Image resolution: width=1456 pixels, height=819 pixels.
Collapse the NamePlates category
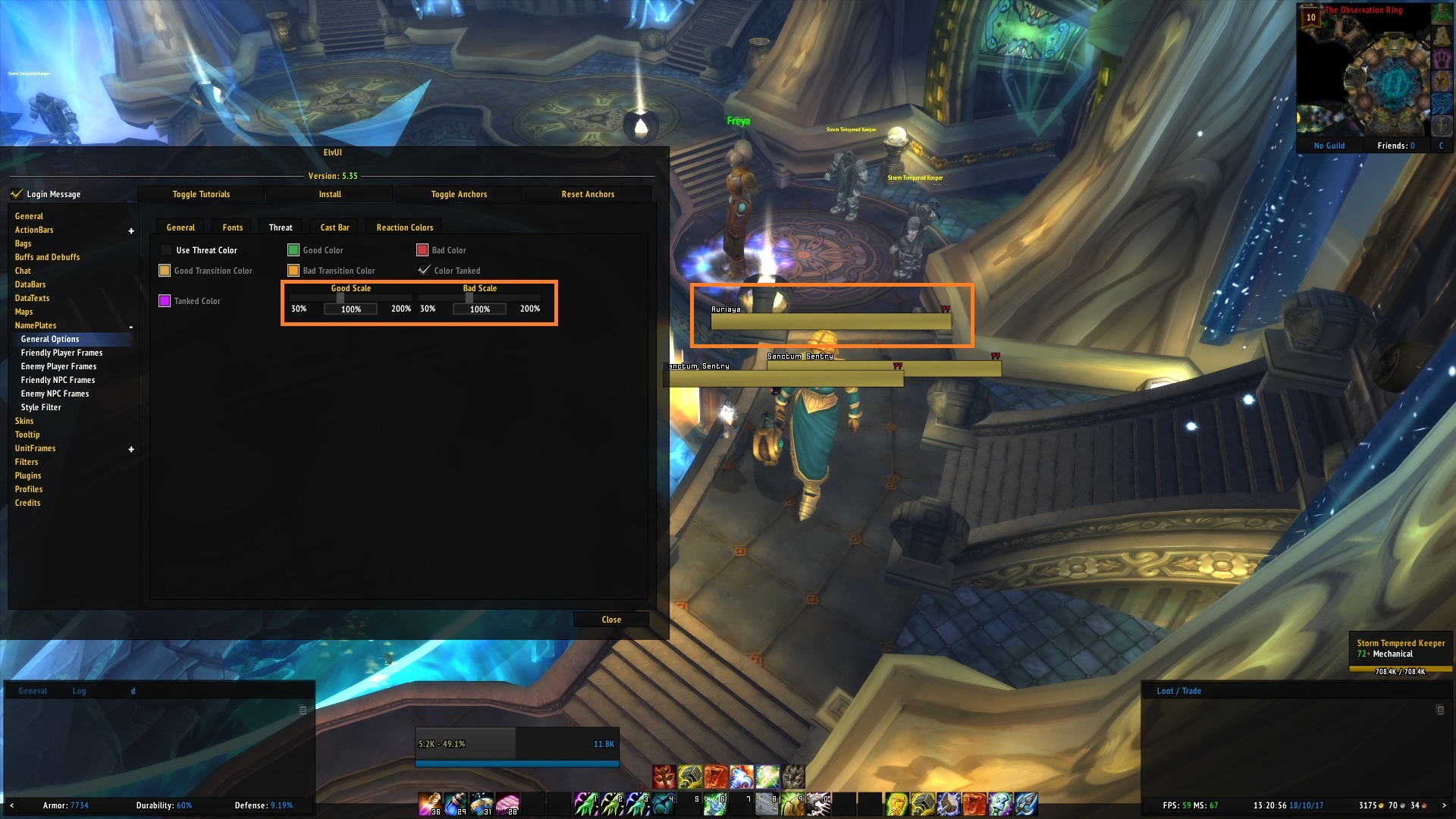click(131, 325)
